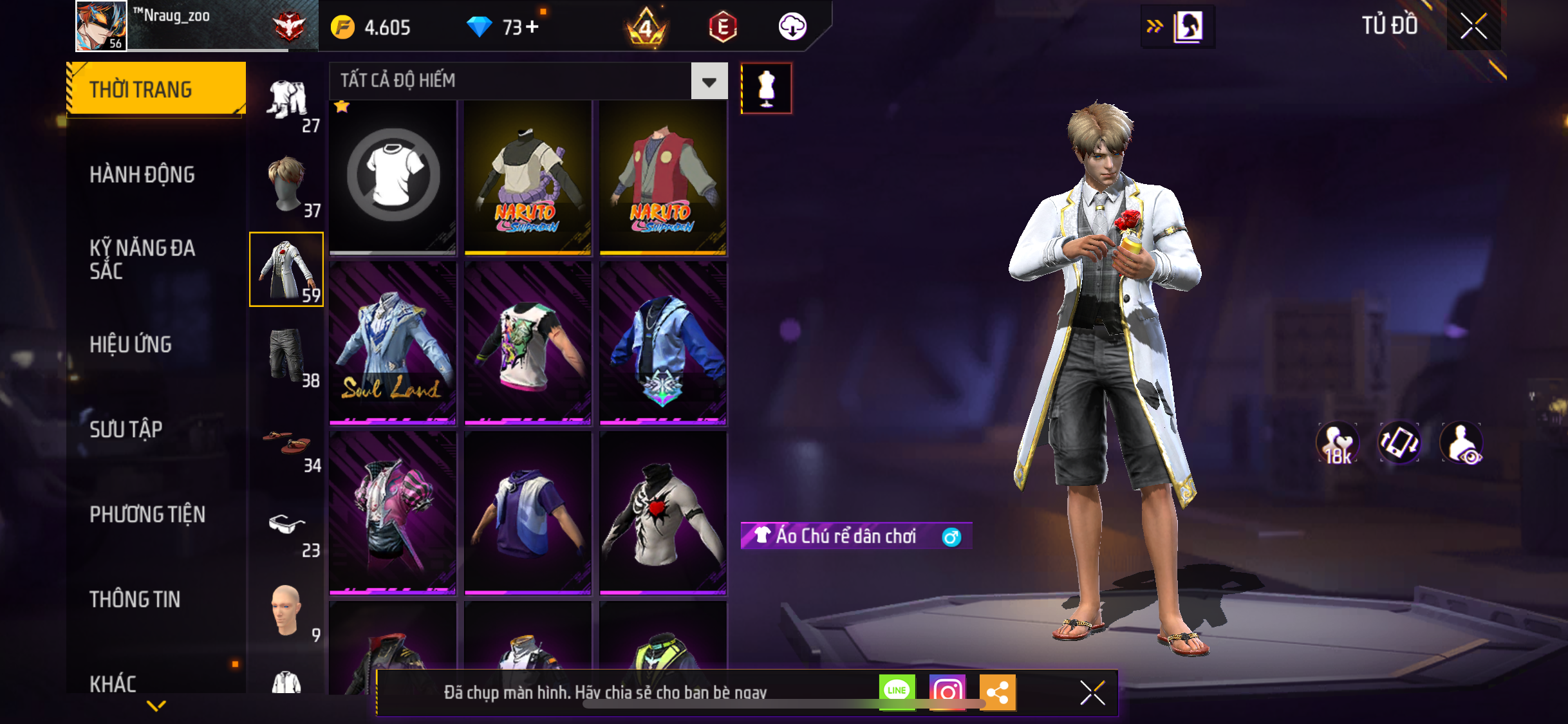This screenshot has height=724, width=1568.
Task: Open the Phương Tiện menu
Action: [147, 514]
